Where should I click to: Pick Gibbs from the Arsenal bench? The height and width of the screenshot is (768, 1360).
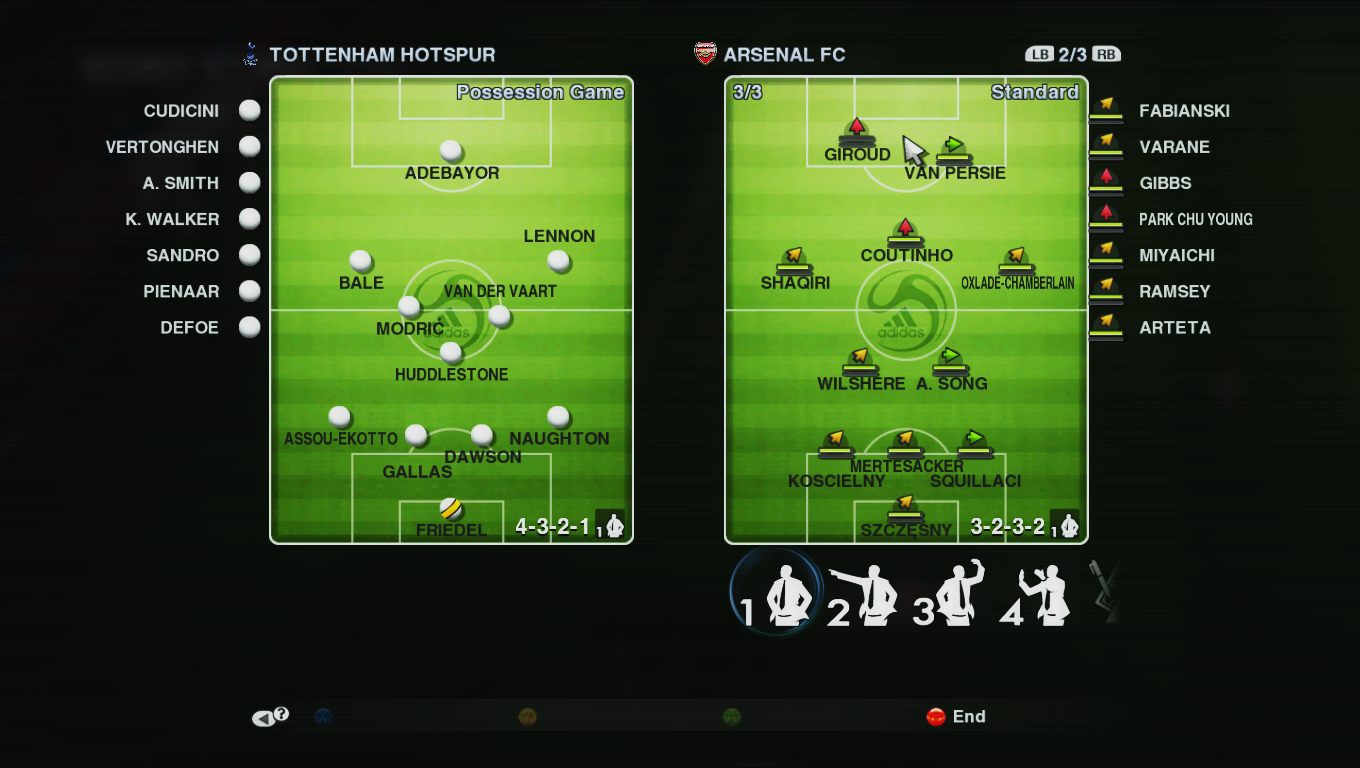pos(1165,183)
